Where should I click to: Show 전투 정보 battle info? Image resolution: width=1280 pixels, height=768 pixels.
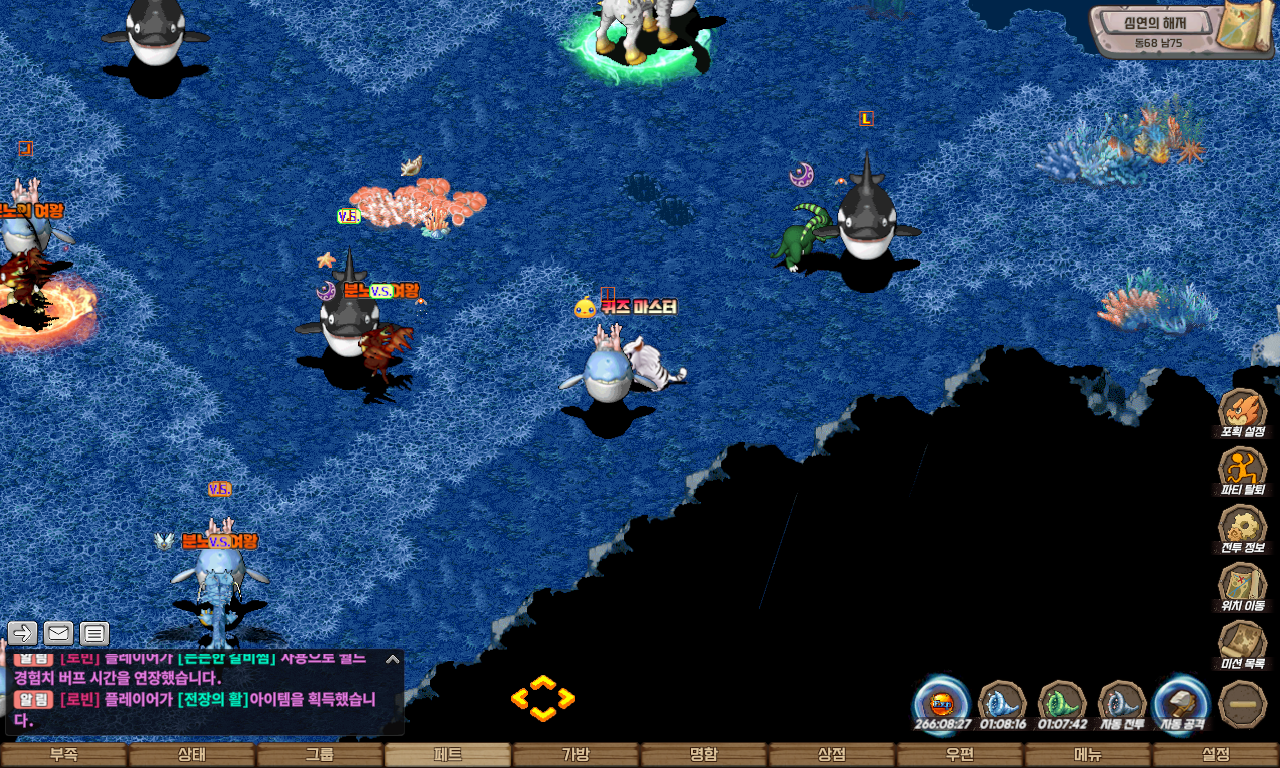coord(1243,527)
